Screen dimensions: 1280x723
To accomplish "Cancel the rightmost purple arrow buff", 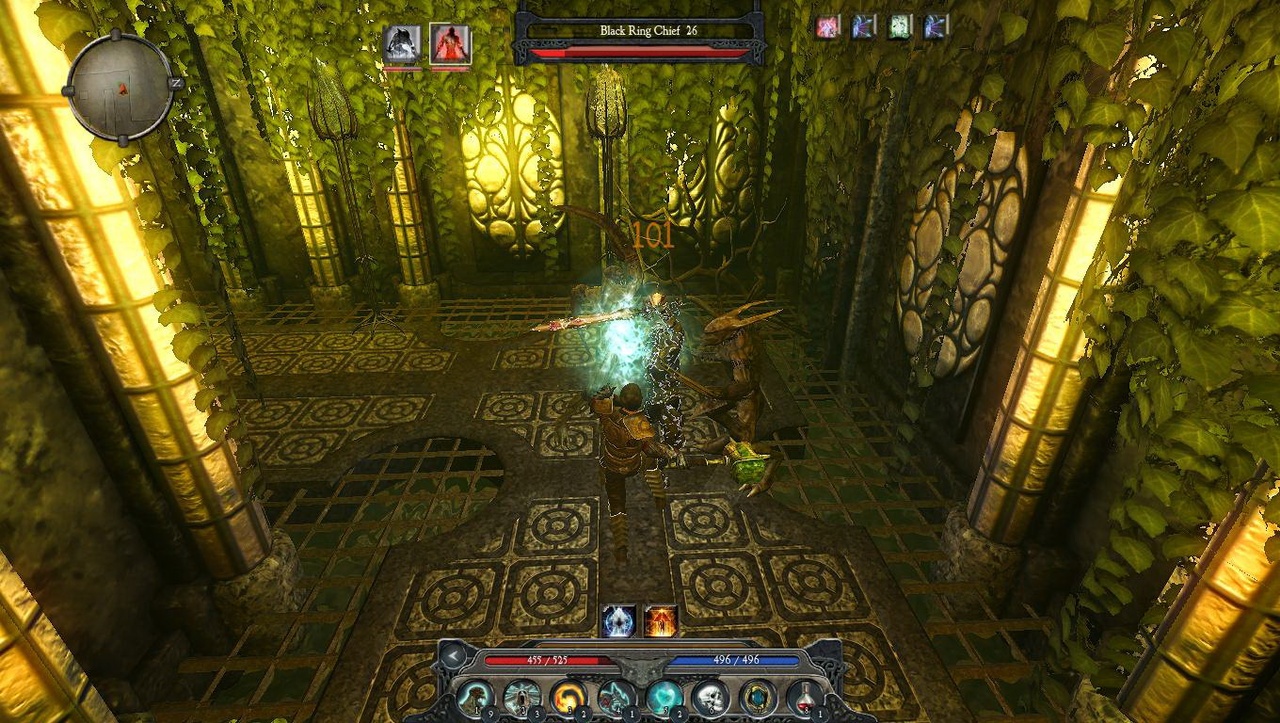I will pyautogui.click(x=934, y=28).
